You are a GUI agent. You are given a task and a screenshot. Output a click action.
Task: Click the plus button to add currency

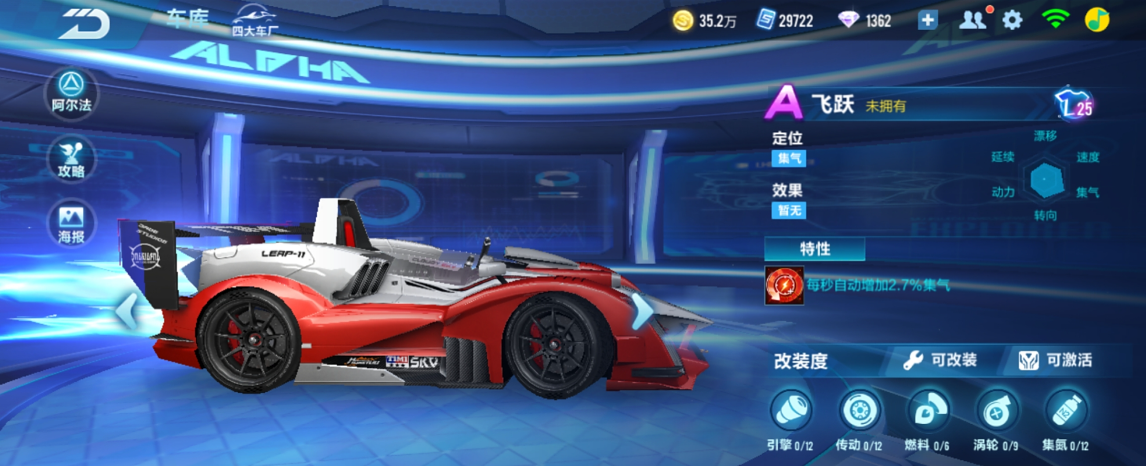(928, 20)
